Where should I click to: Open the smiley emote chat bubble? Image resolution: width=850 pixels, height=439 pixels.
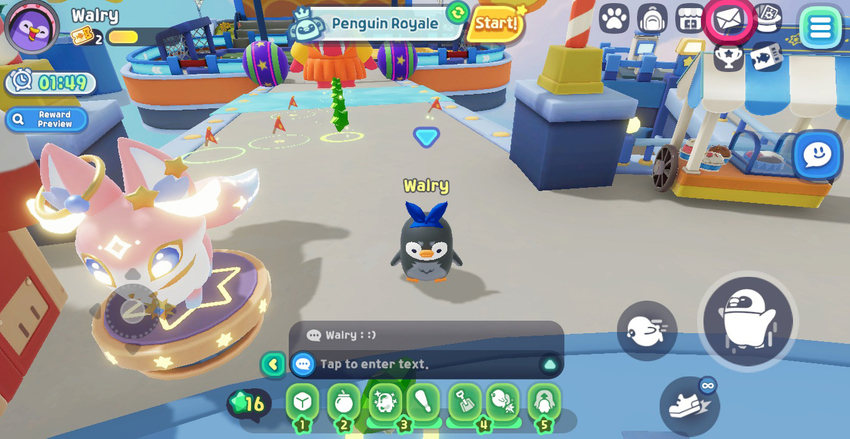817,155
